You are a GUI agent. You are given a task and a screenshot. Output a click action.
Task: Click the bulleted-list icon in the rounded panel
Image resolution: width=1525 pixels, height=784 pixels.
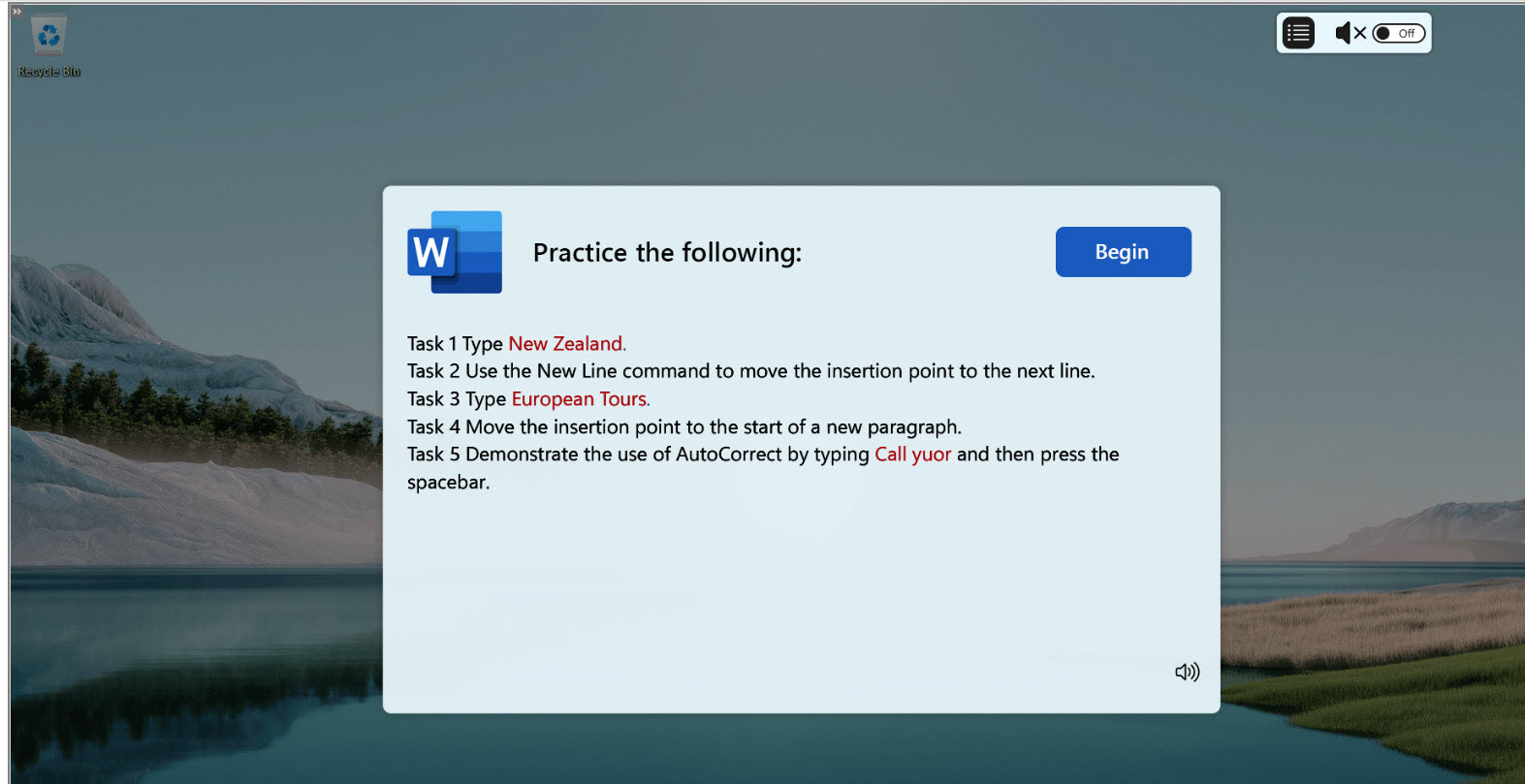click(1297, 32)
